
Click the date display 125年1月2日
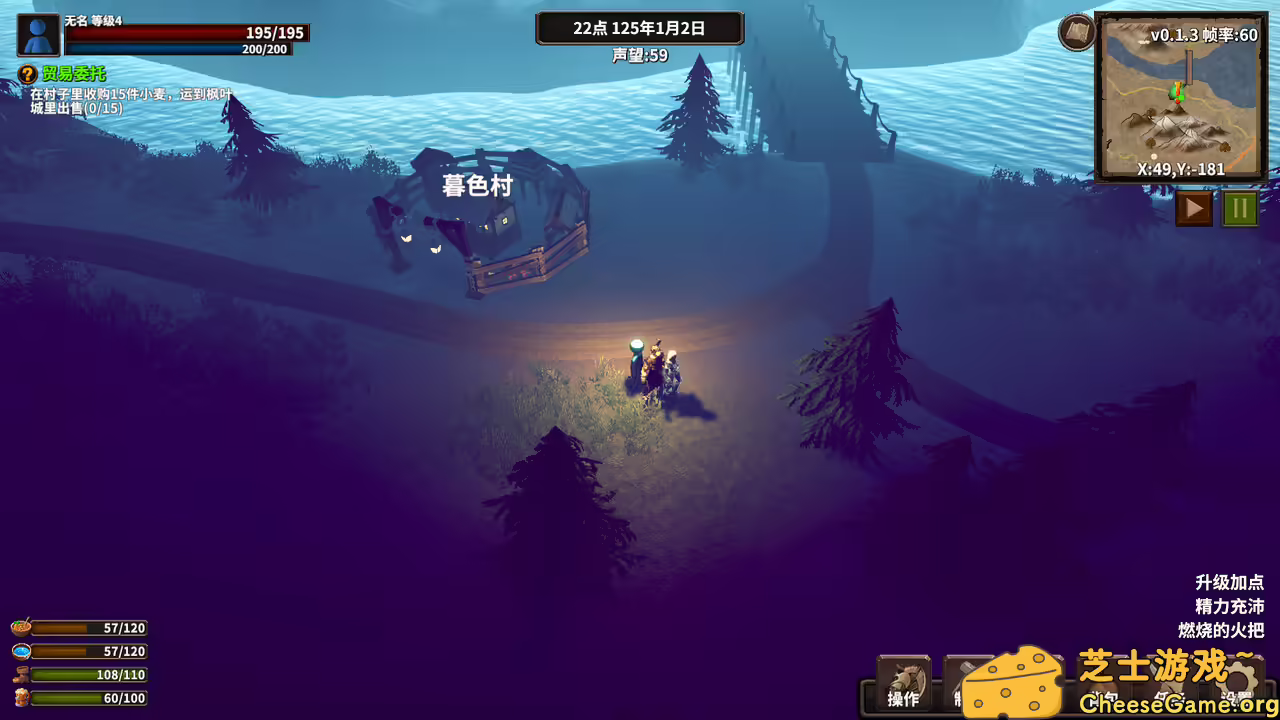[641, 28]
